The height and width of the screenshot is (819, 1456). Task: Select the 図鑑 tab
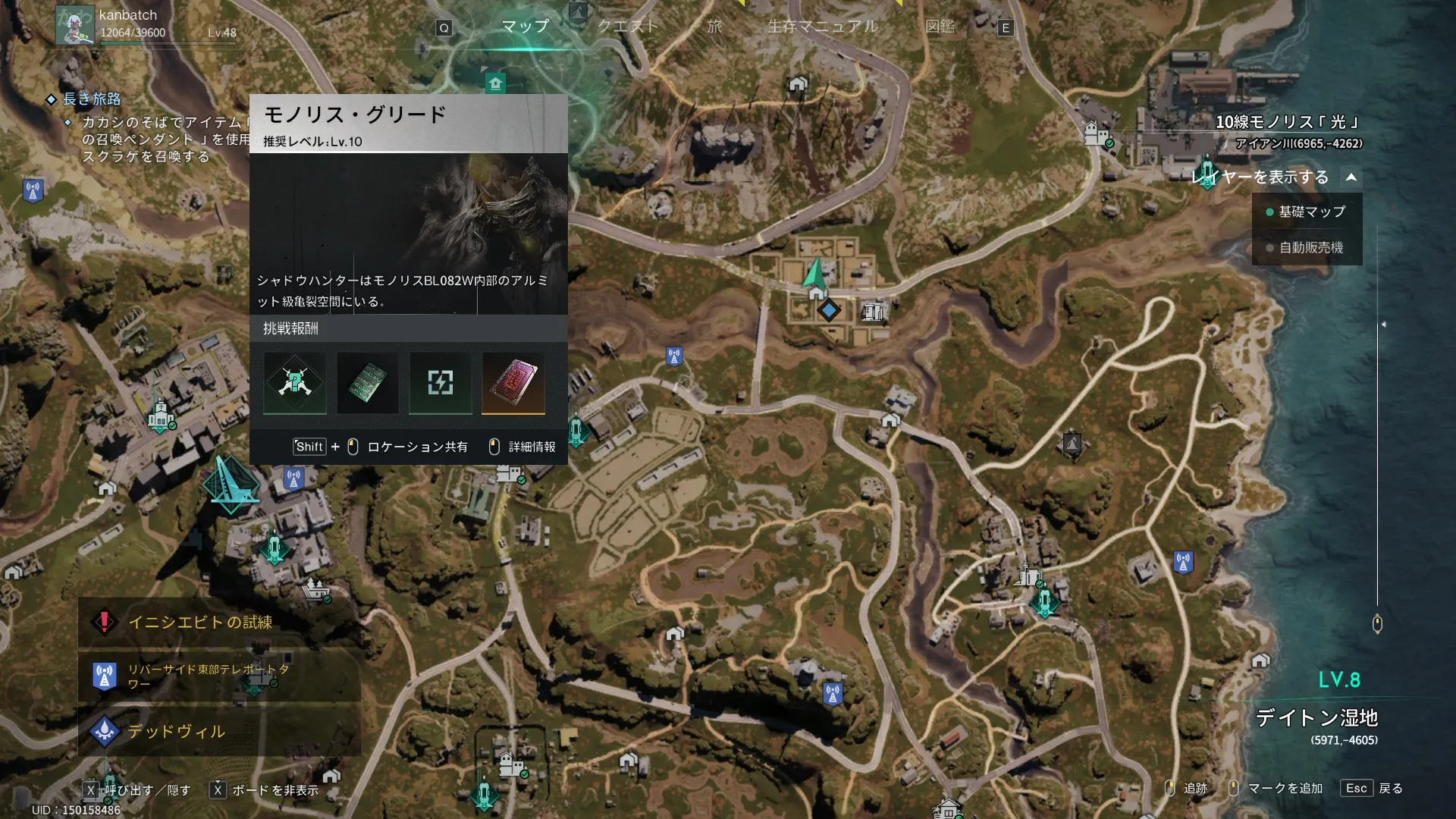[940, 27]
